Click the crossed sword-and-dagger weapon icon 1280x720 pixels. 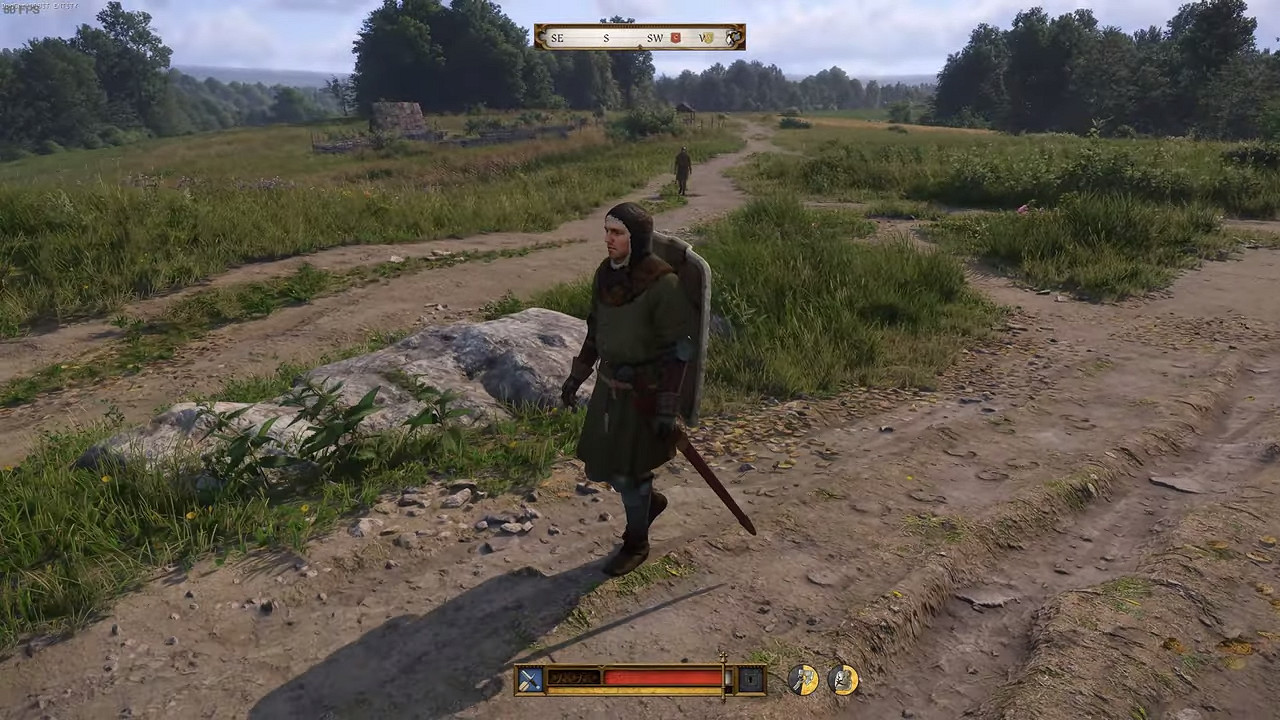(x=530, y=678)
